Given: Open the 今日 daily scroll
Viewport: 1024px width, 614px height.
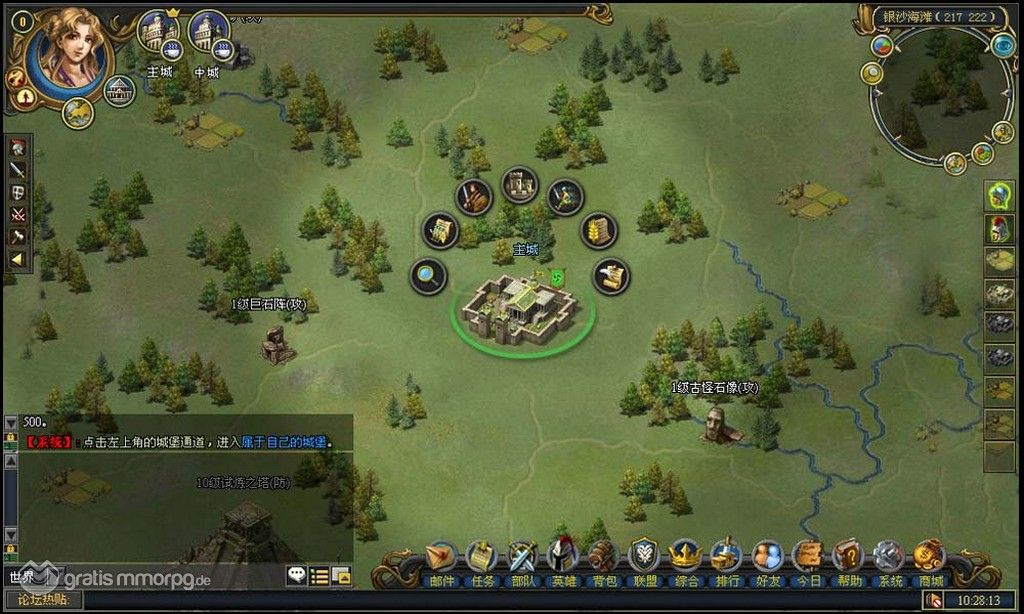Looking at the screenshot, I should click(808, 557).
